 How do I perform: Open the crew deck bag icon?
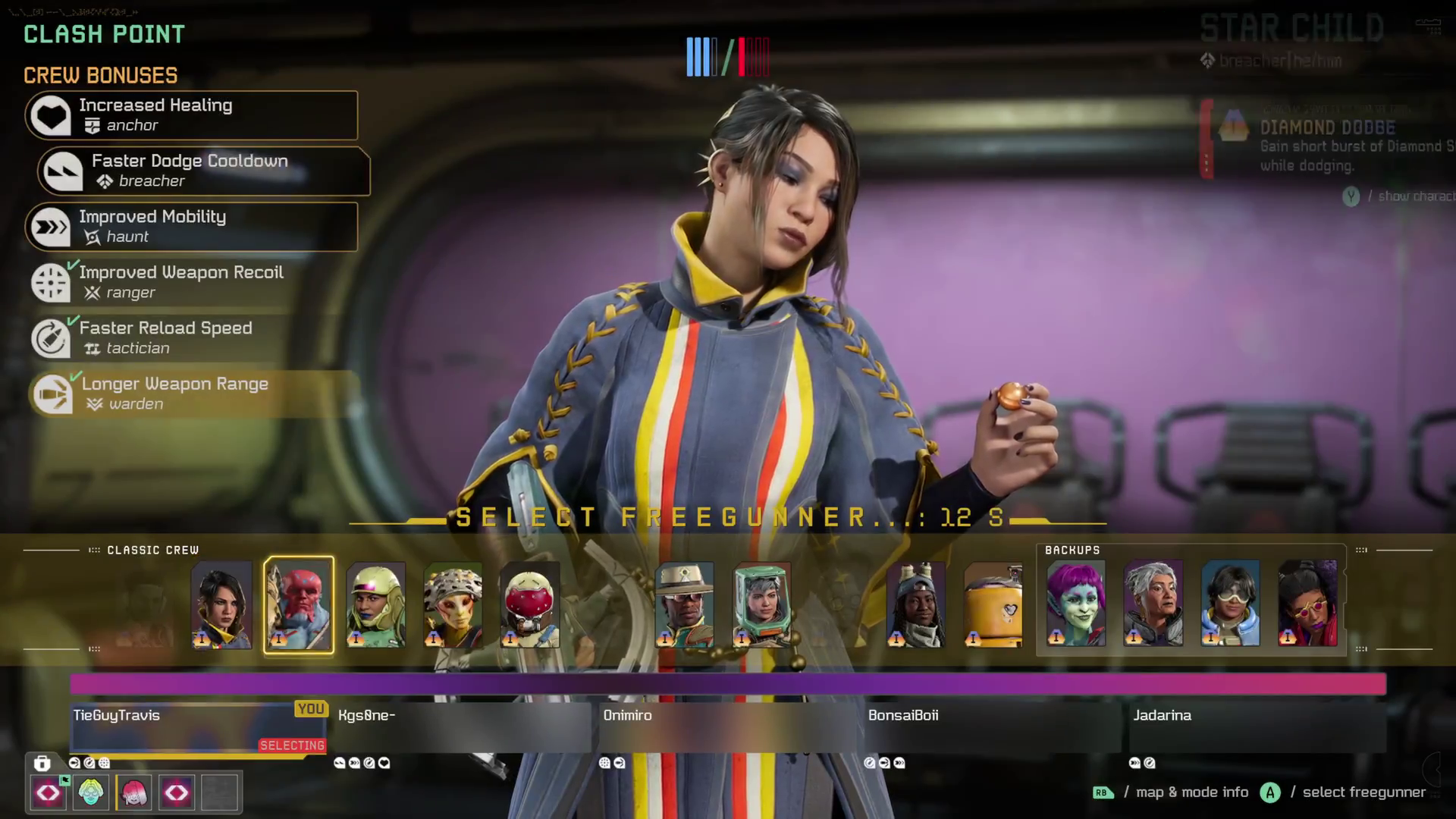(x=42, y=763)
